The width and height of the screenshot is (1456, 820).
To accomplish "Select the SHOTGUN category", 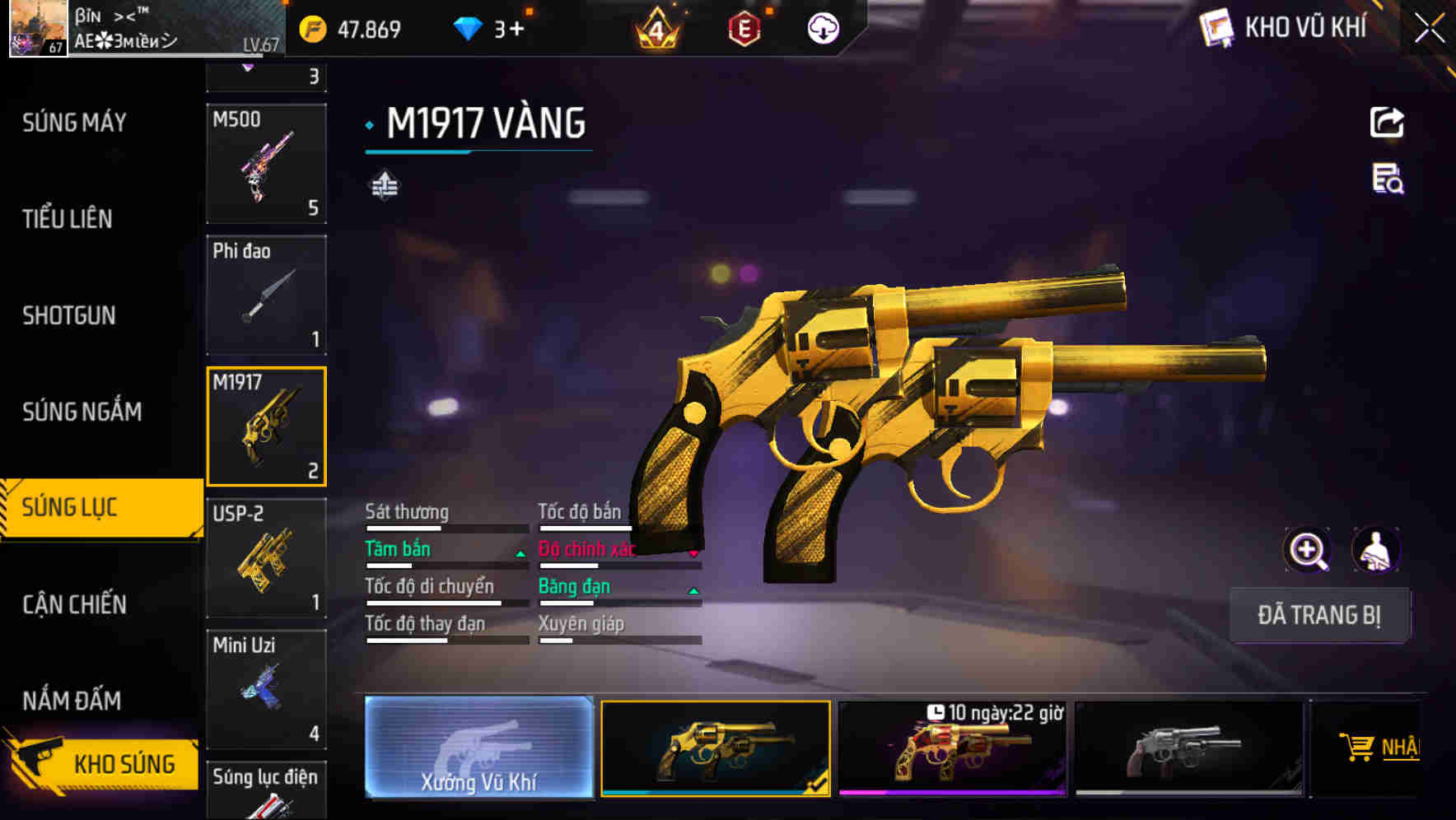I will click(x=69, y=315).
